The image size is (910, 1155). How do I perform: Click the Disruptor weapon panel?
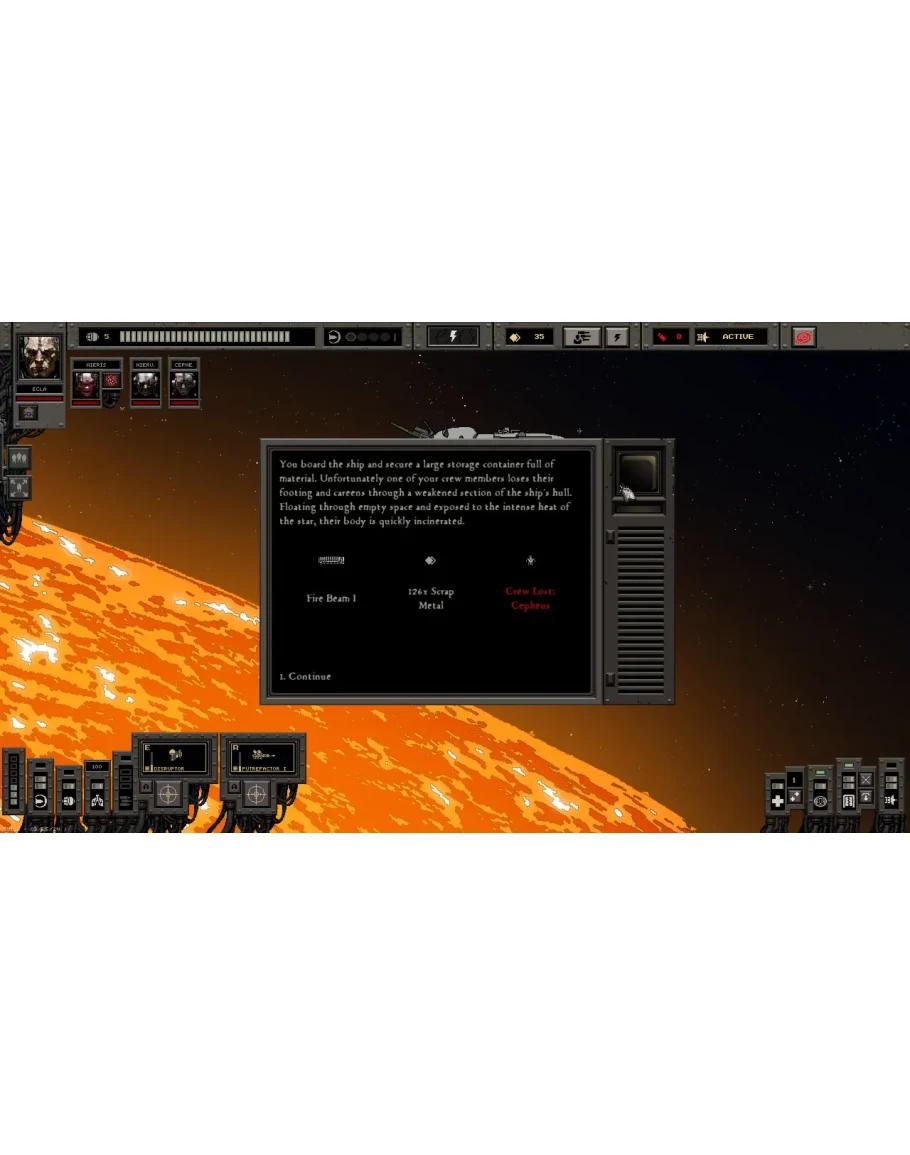pos(177,757)
